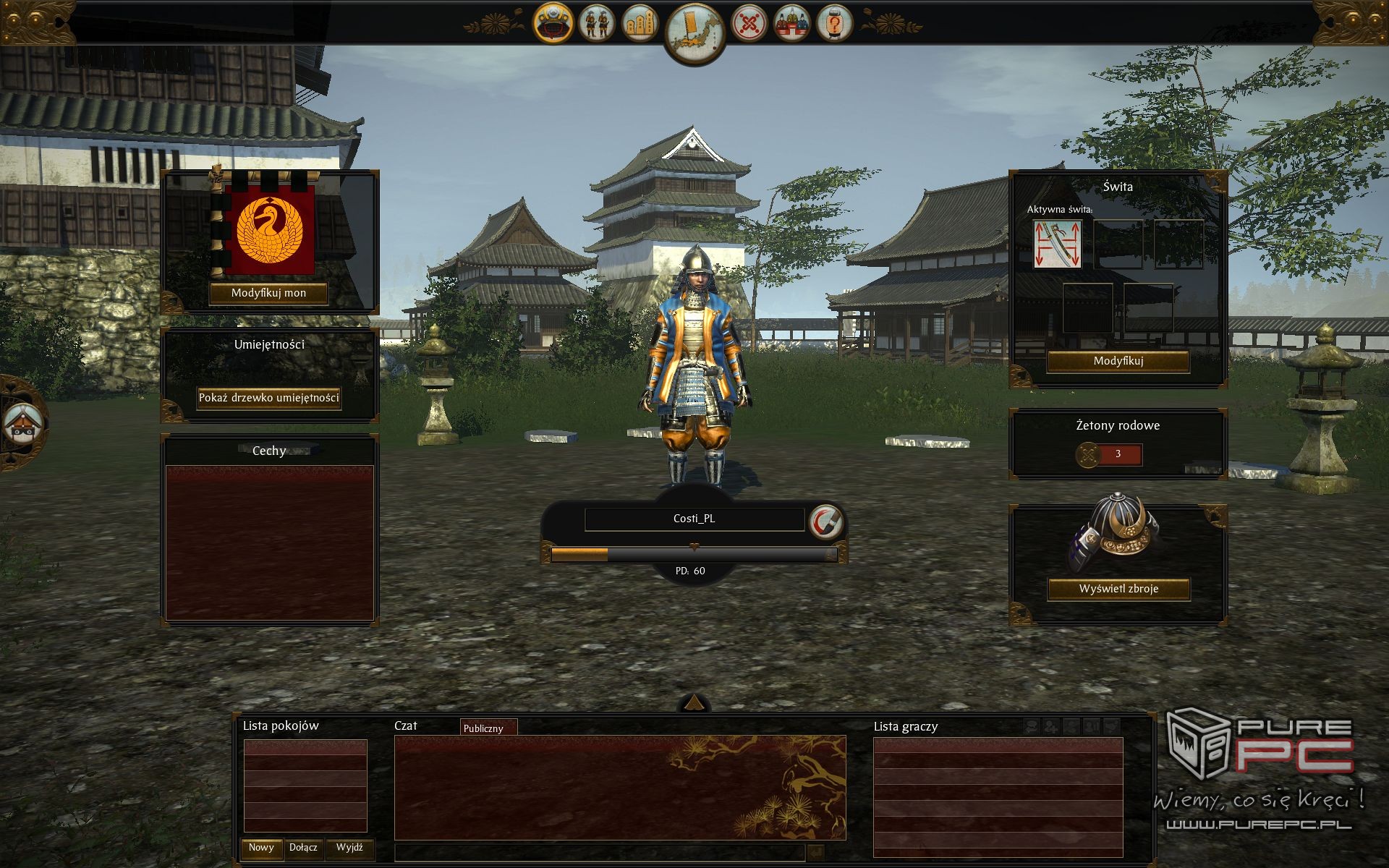
Task: Select the two soldiers army icon
Action: 597,23
